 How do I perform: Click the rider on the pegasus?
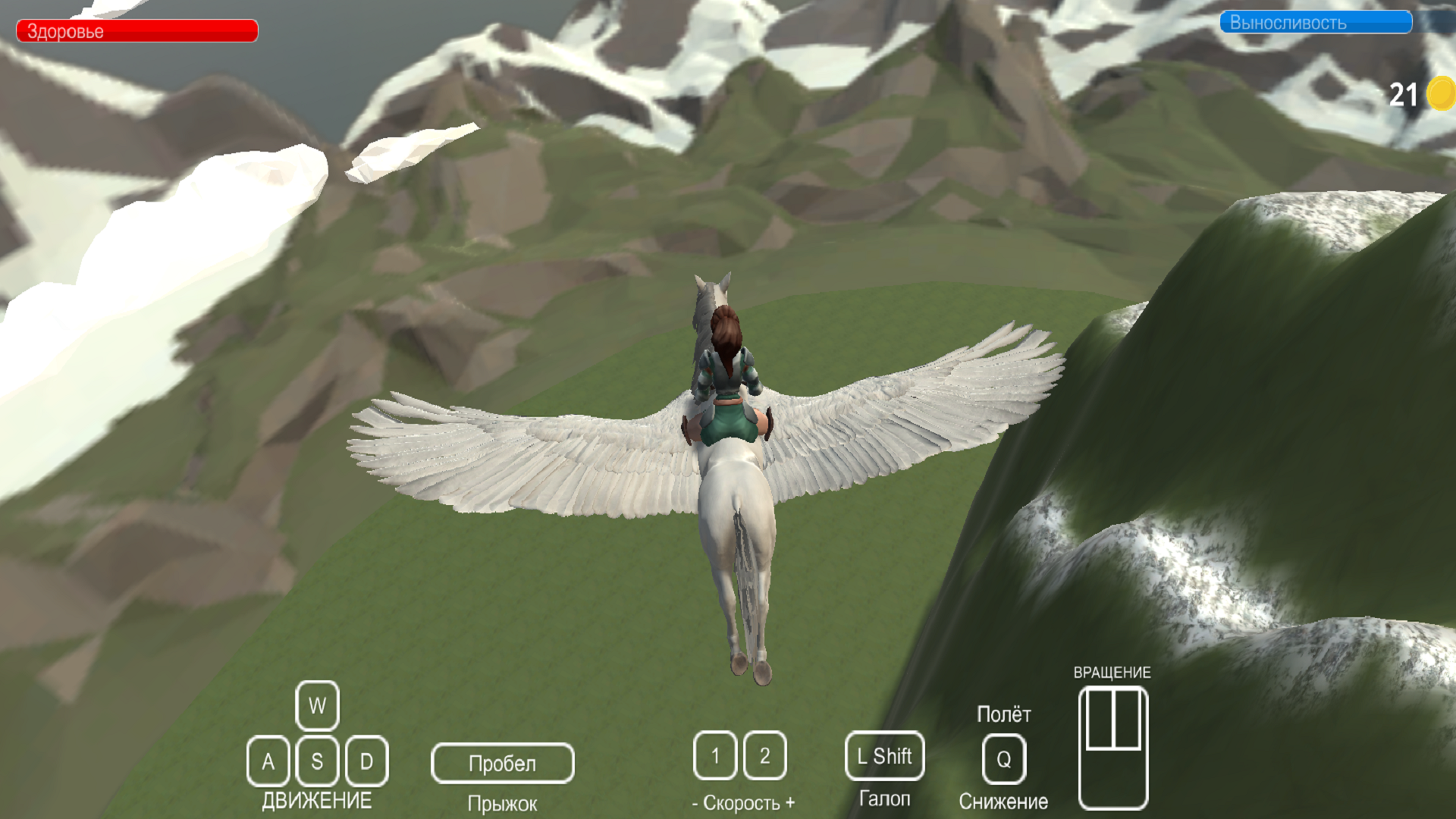(x=728, y=372)
